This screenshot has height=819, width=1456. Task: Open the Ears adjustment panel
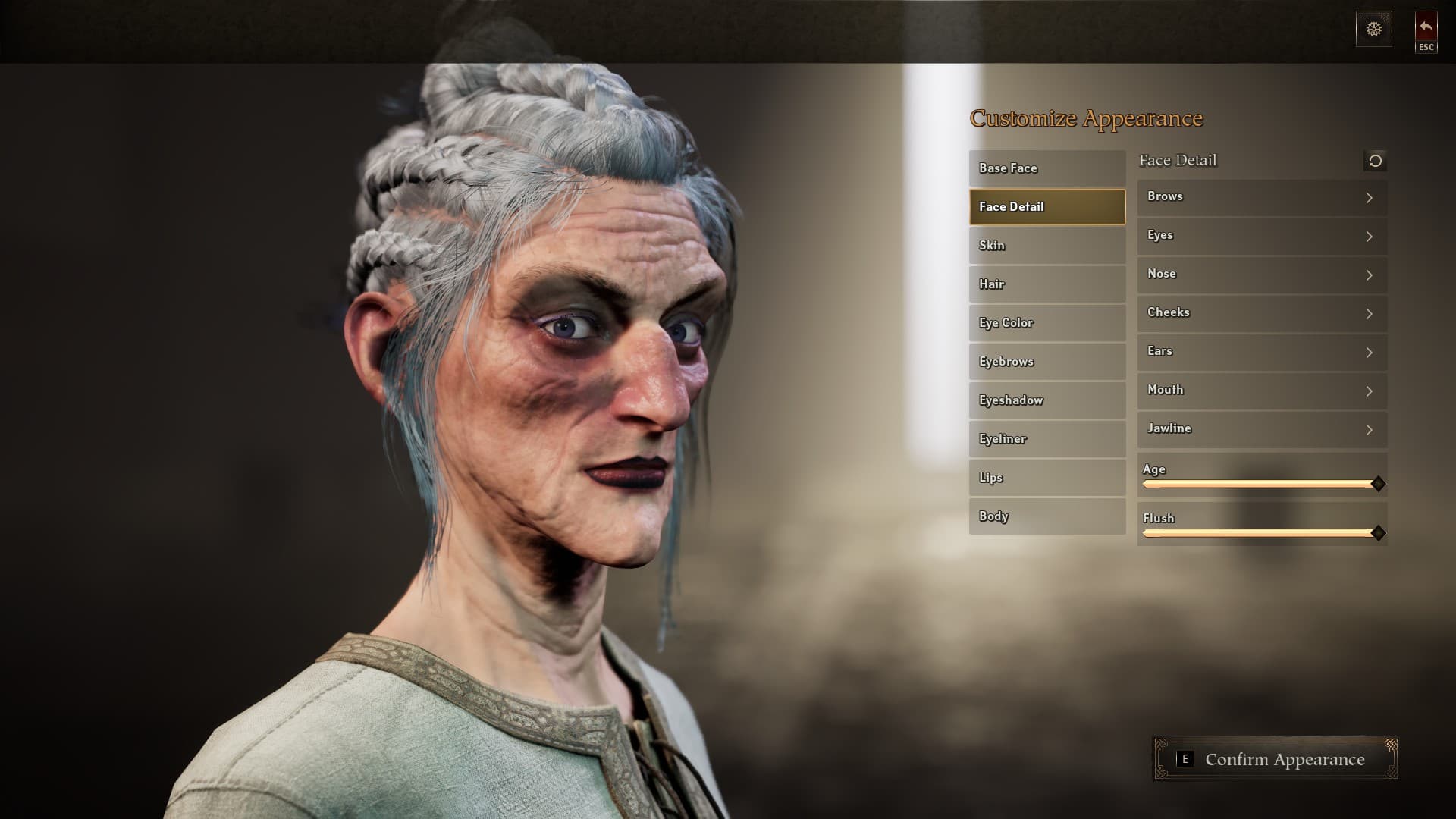click(x=1261, y=352)
